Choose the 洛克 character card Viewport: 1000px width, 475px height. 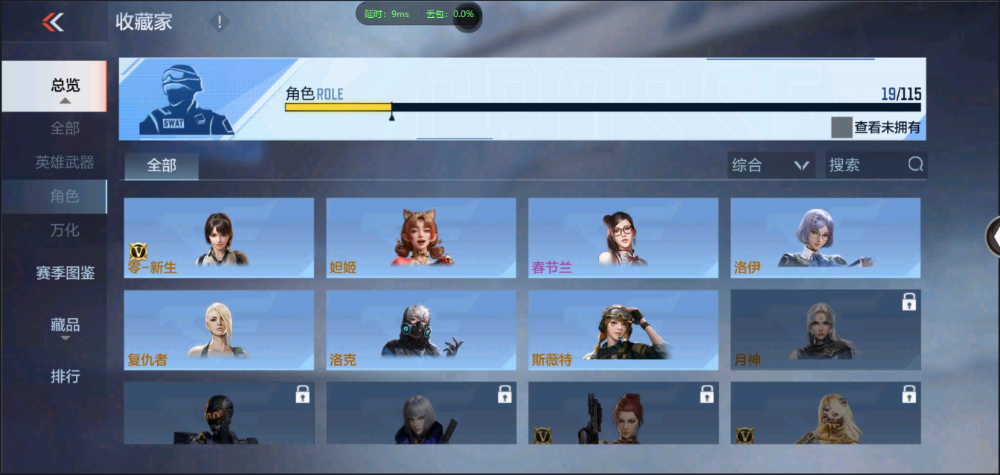(421, 330)
